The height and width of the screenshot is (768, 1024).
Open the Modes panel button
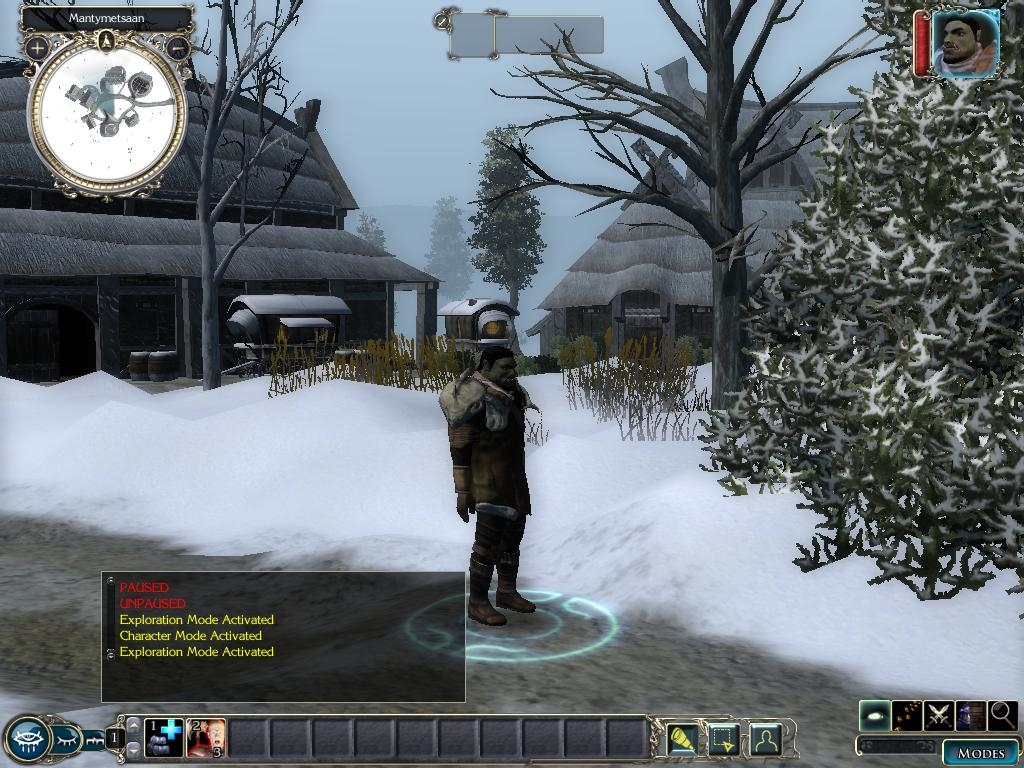point(980,753)
